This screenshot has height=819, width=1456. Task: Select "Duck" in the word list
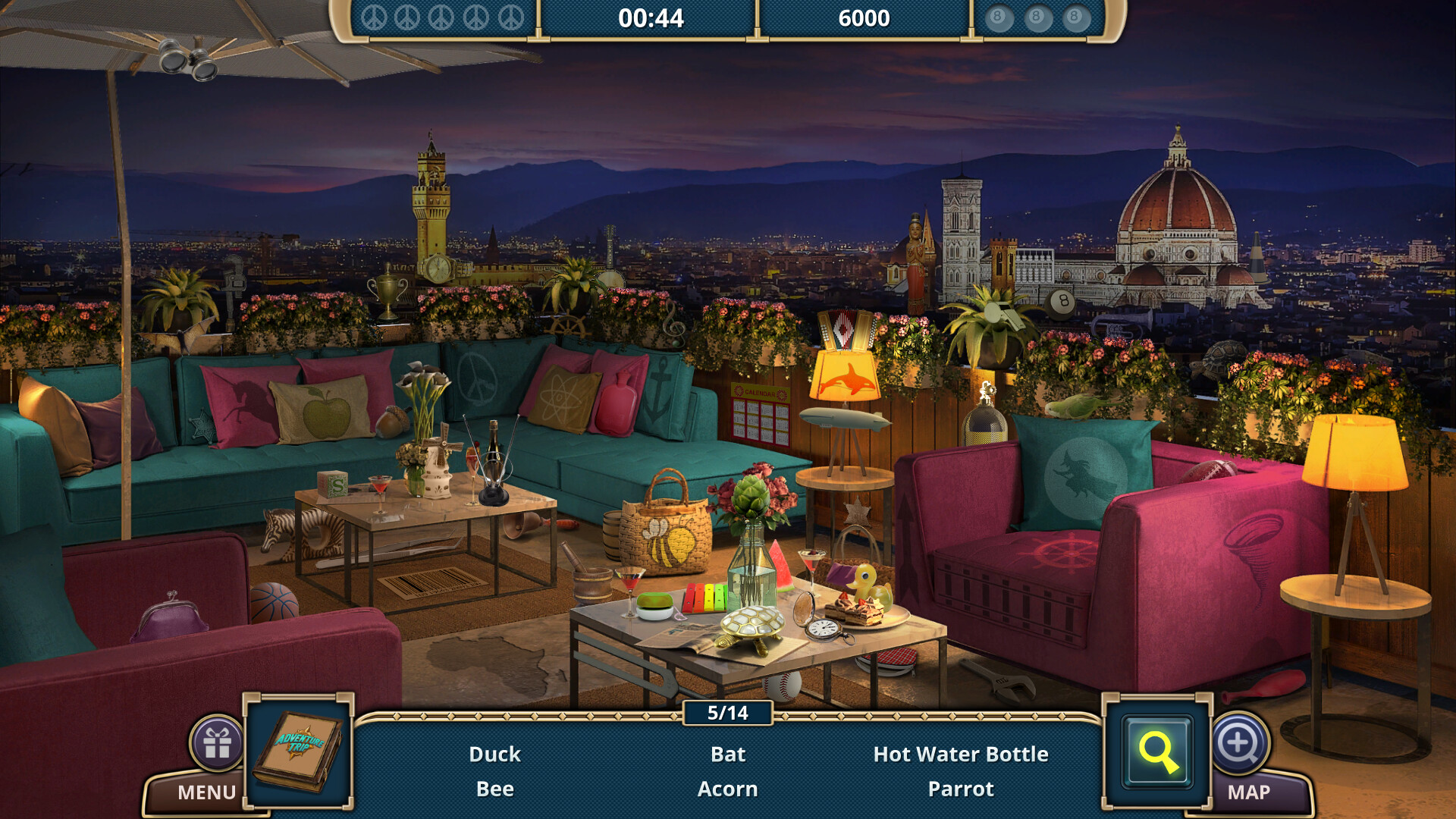click(x=495, y=755)
